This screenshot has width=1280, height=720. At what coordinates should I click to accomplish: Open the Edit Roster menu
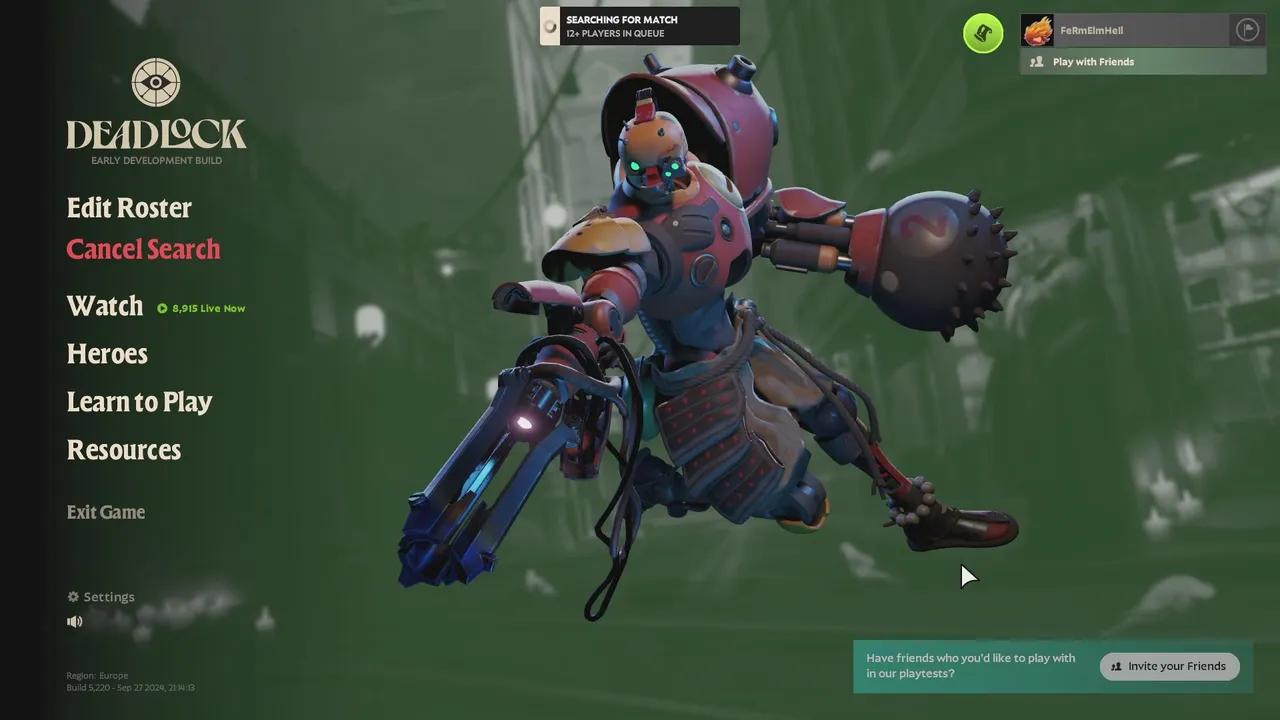point(129,208)
